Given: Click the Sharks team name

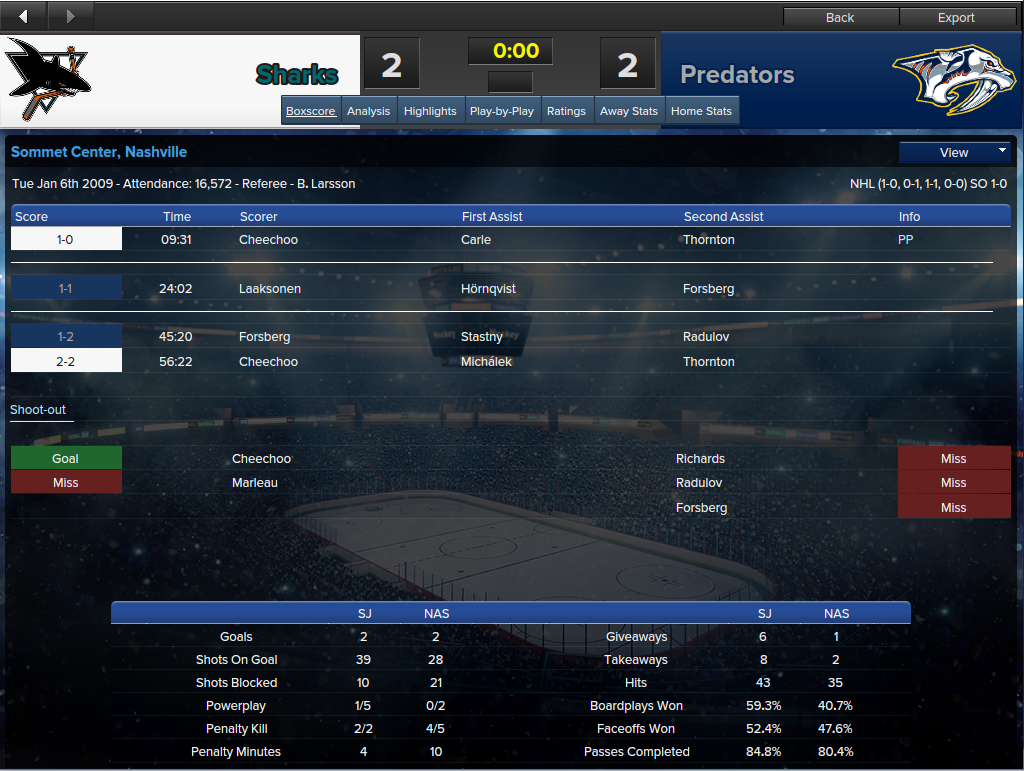Looking at the screenshot, I should (297, 75).
